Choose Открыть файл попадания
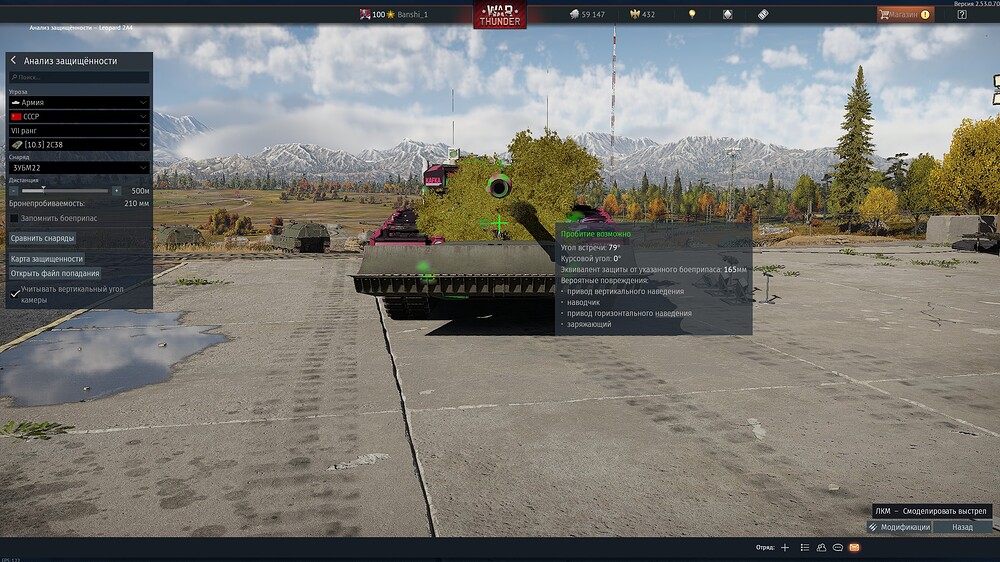Viewport: 1000px width, 562px height. pos(55,273)
